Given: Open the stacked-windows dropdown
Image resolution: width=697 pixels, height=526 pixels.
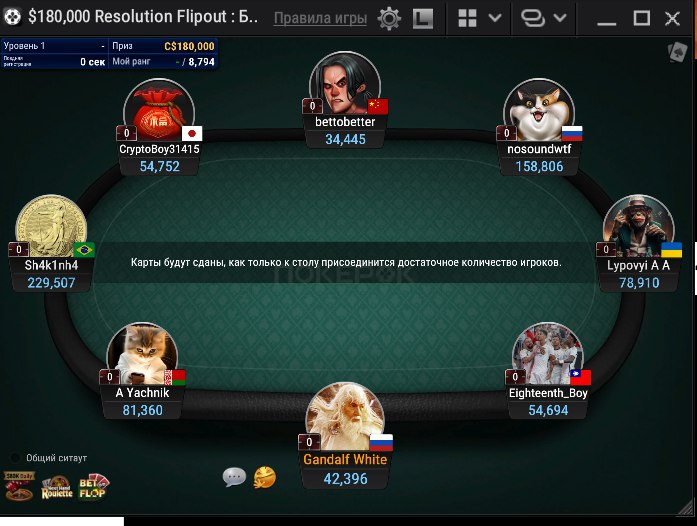Looking at the screenshot, I should tap(544, 19).
